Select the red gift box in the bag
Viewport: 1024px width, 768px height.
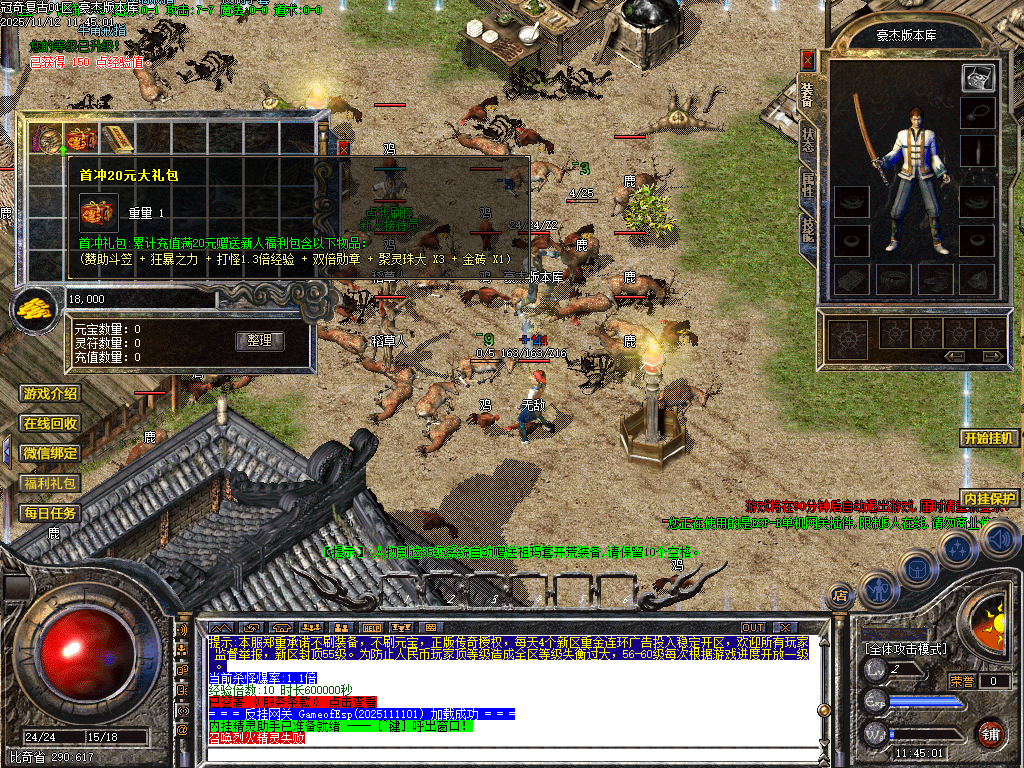pos(81,138)
